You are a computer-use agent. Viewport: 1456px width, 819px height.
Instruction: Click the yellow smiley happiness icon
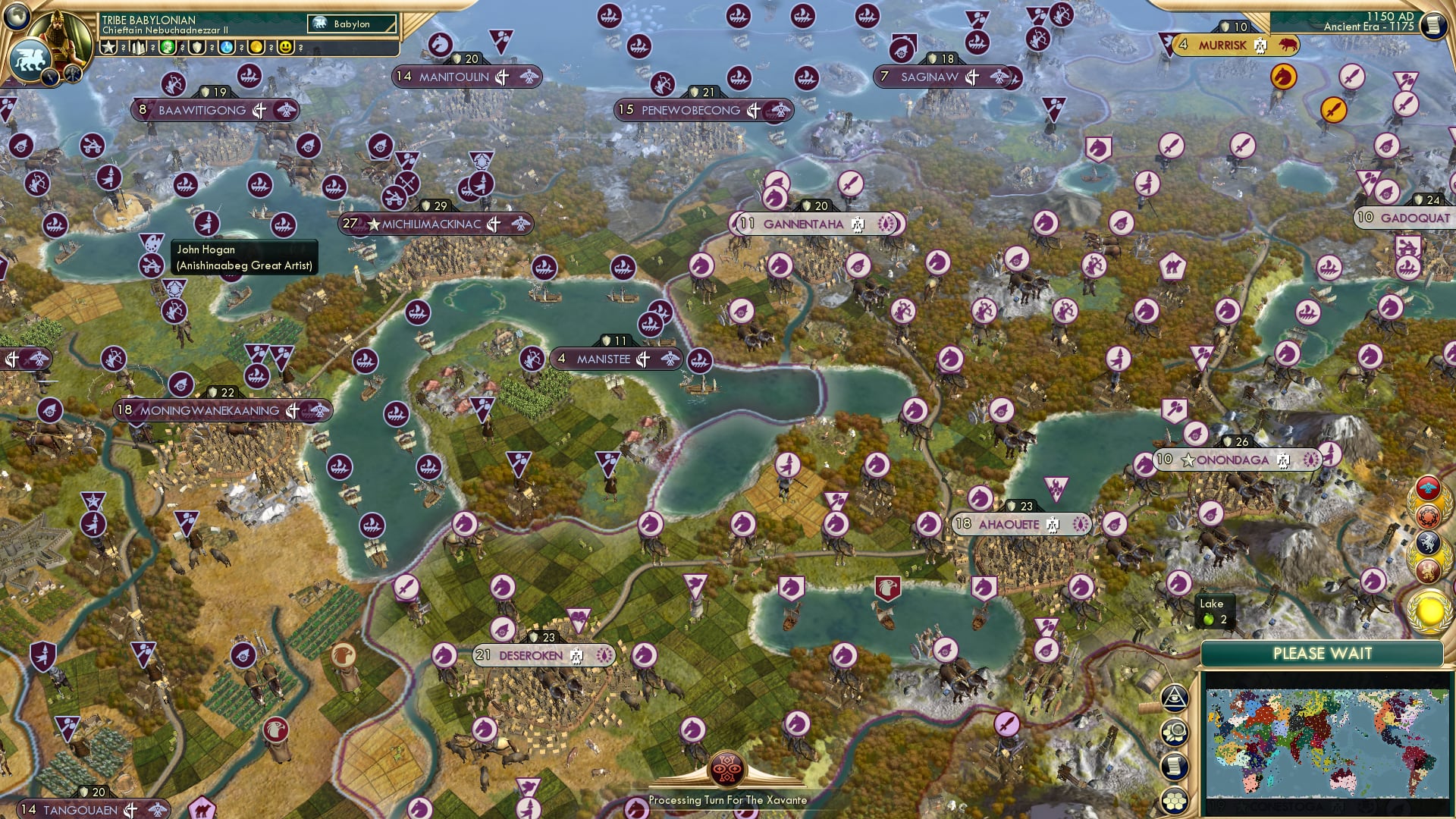(x=286, y=47)
